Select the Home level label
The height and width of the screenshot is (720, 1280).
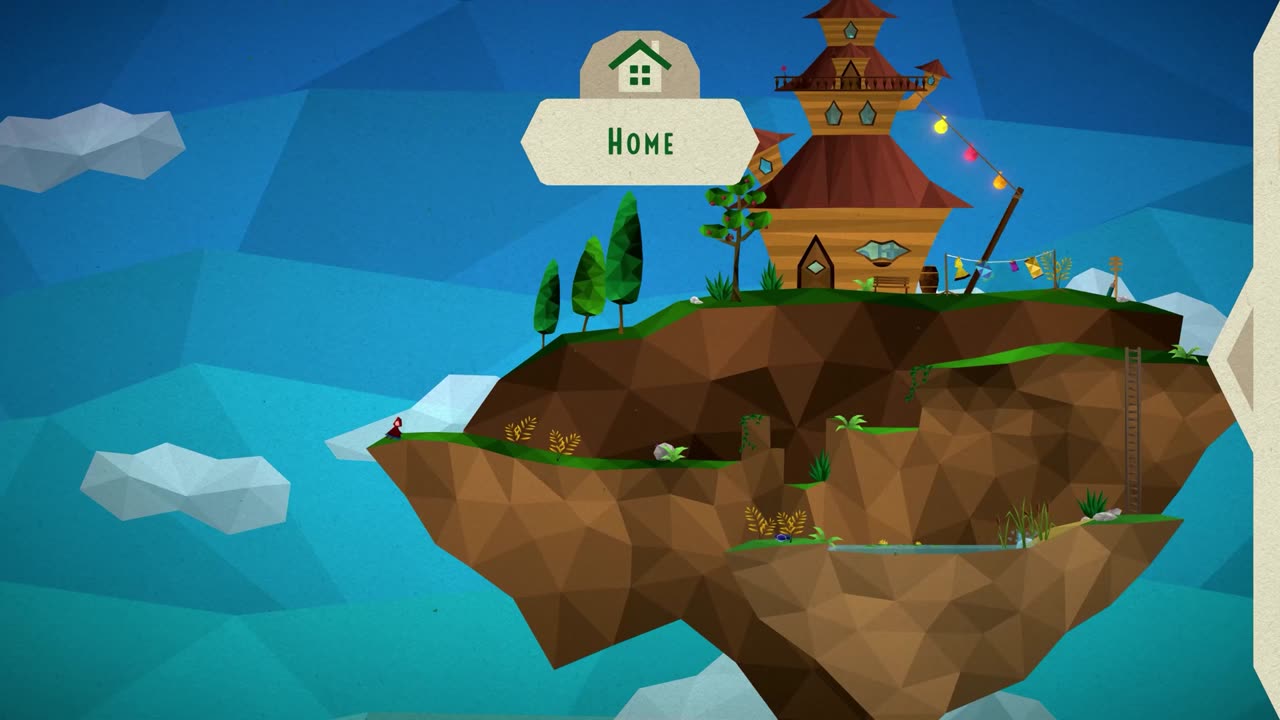pos(640,142)
